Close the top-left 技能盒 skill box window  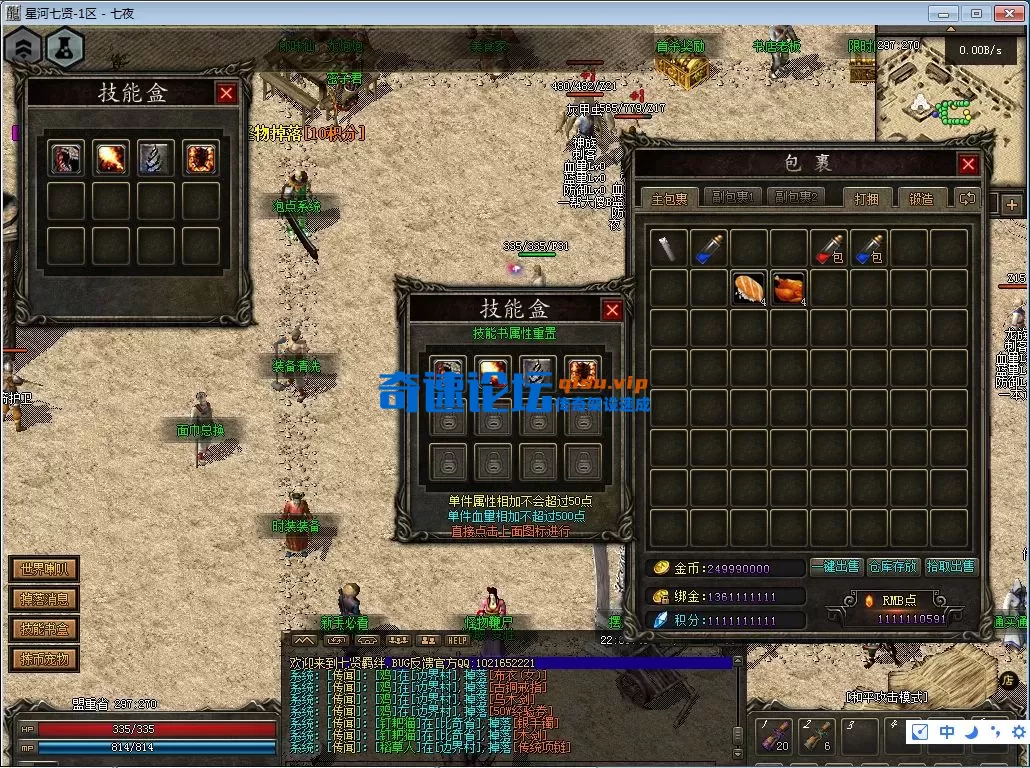[227, 93]
